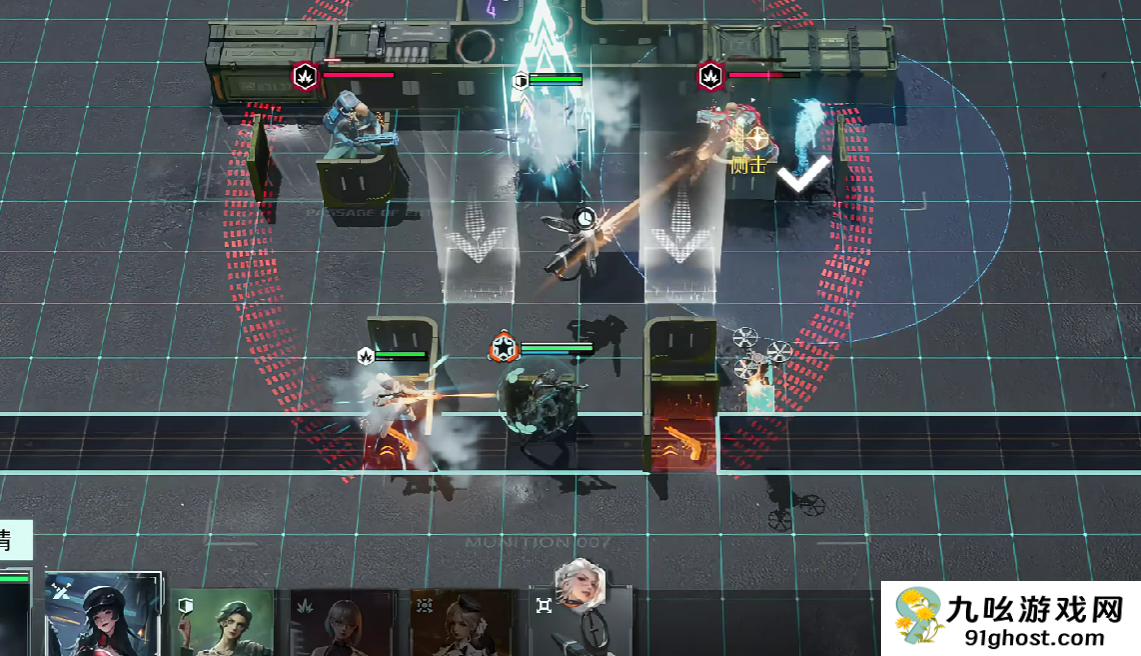This screenshot has height=656, width=1141.
Task: Select the black-haired girl in military cap card
Action: point(103,615)
